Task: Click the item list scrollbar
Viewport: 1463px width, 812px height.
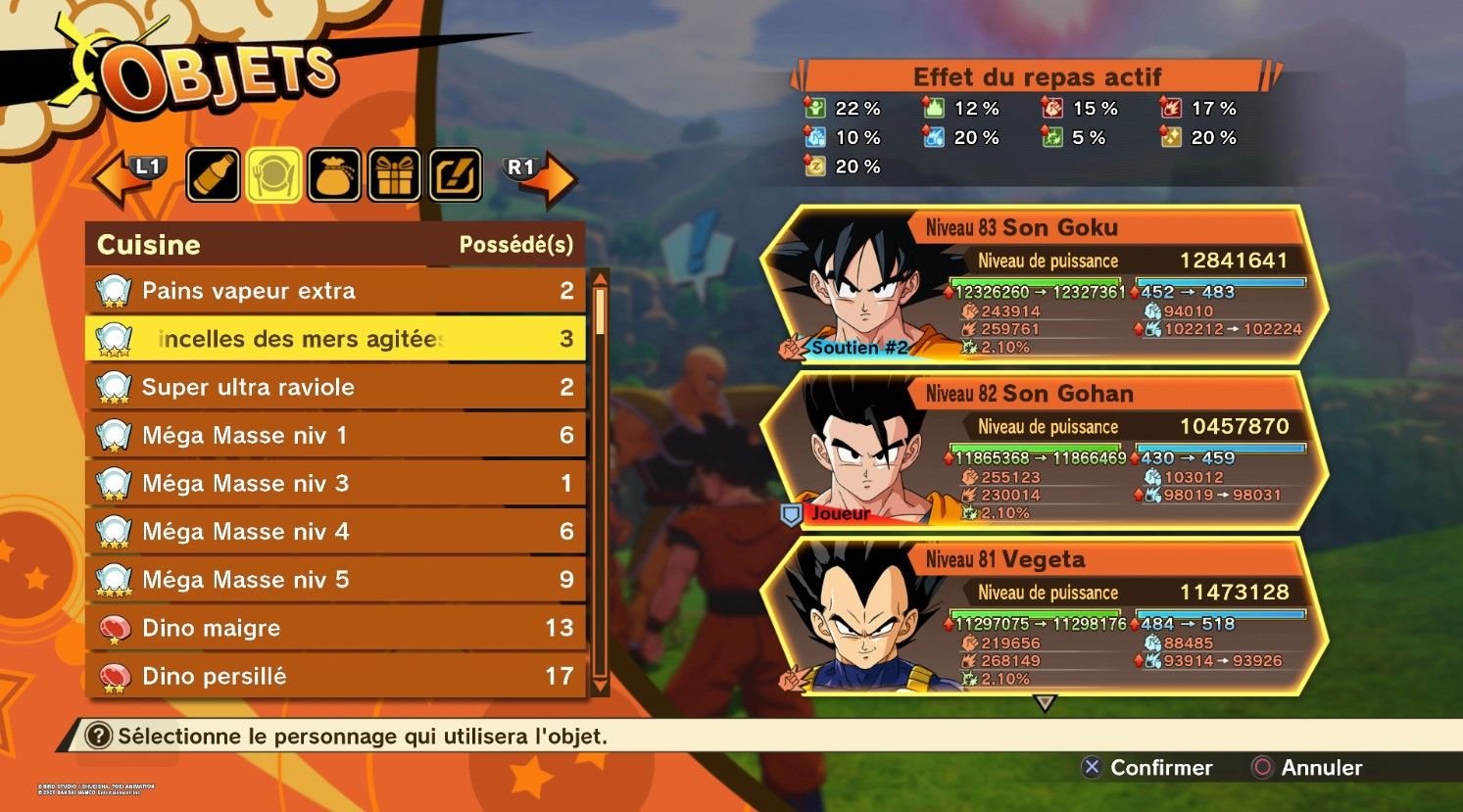Action: [600, 482]
